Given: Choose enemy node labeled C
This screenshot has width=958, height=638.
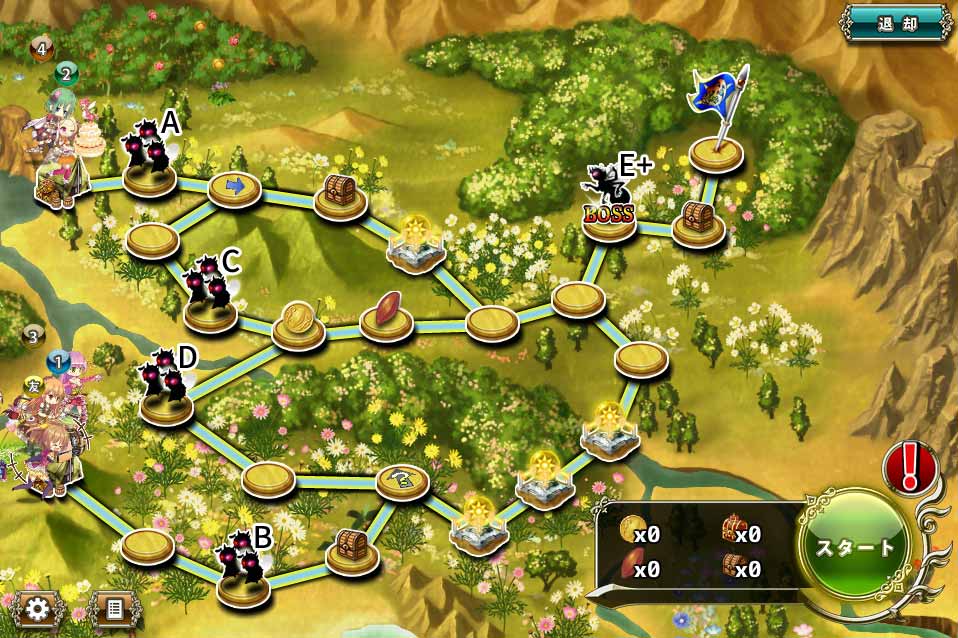Looking at the screenshot, I should click(211, 307).
